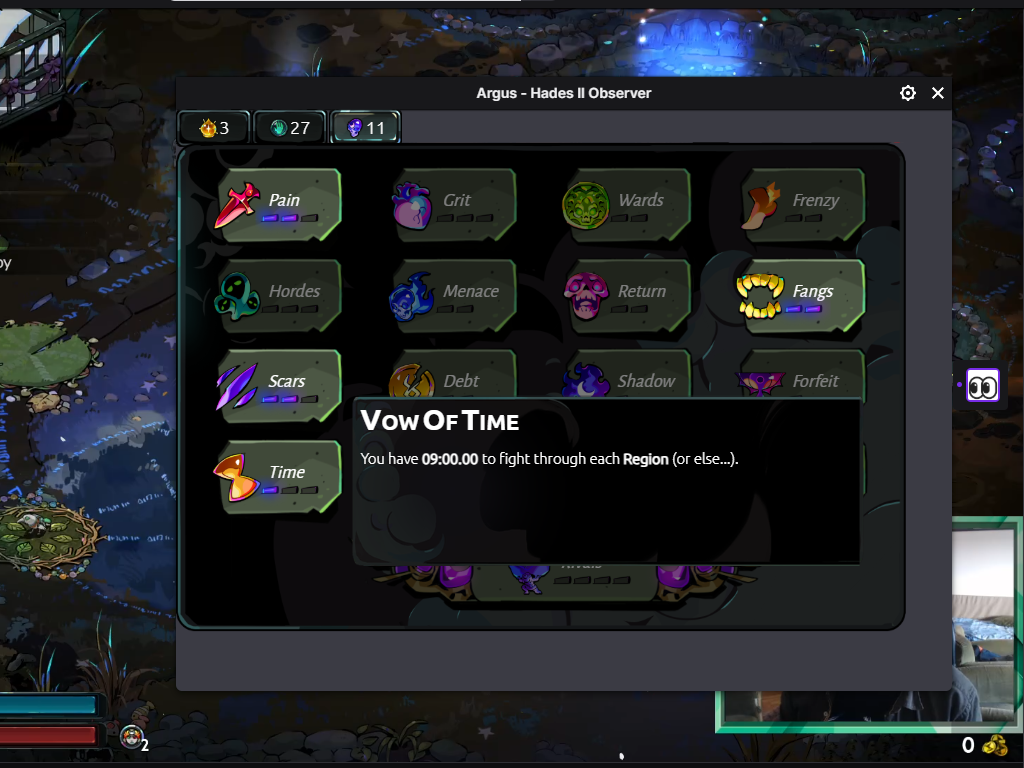Click the googly eyes extension icon

(x=983, y=386)
